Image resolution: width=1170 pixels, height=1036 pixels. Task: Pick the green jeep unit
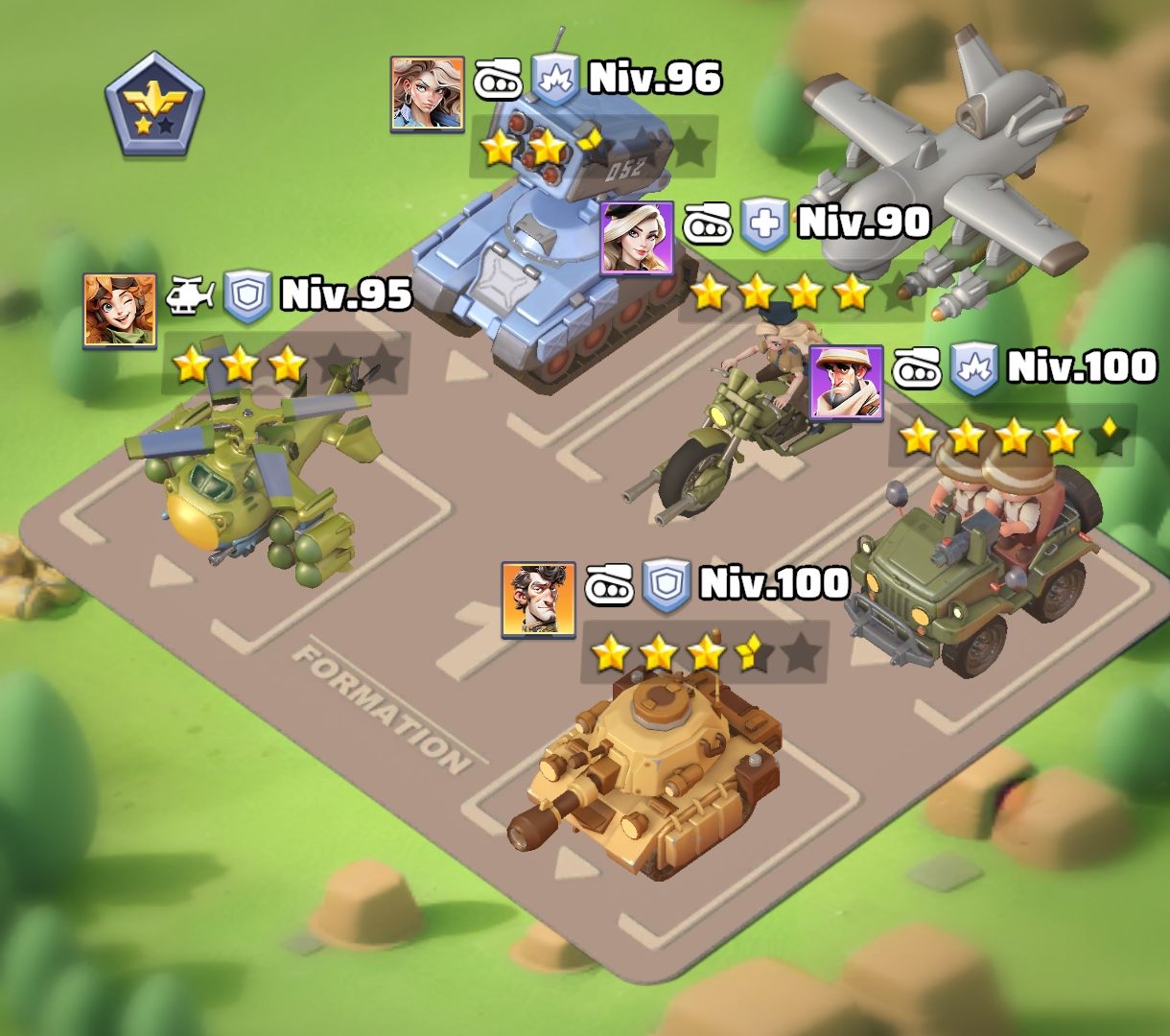tap(969, 566)
